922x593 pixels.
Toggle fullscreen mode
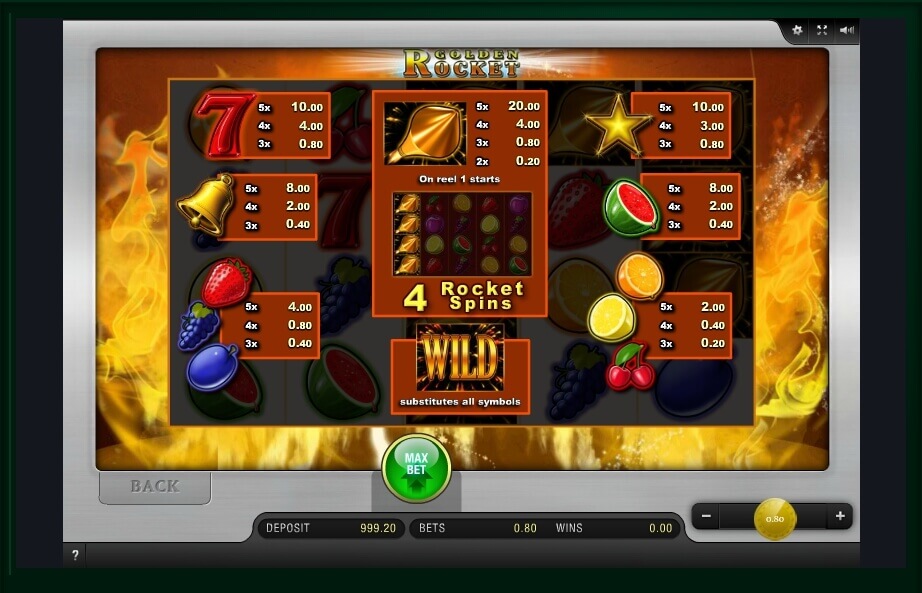[822, 30]
